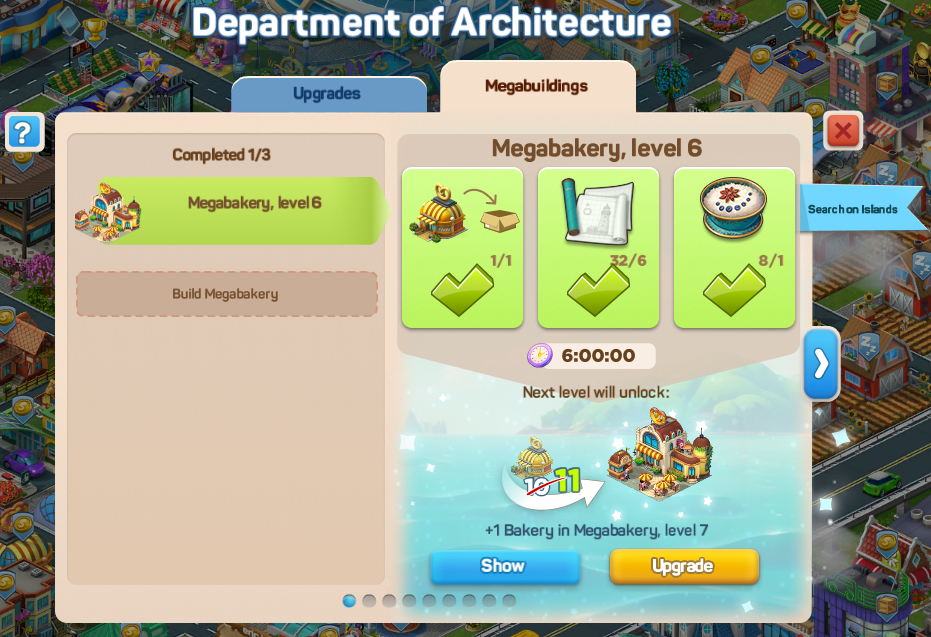Open the question mark help button
Screen dimensions: 931x637
[x=24, y=132]
